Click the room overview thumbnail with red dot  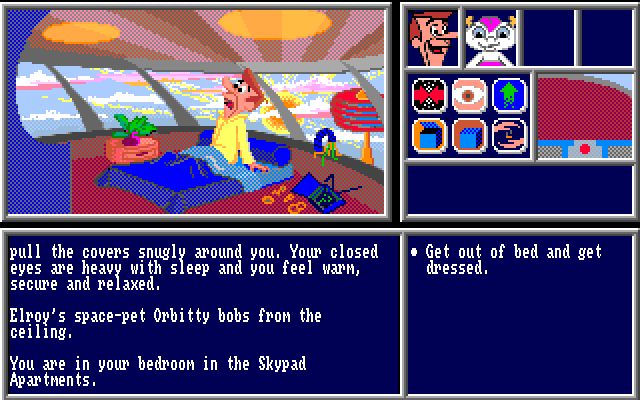click(x=585, y=117)
